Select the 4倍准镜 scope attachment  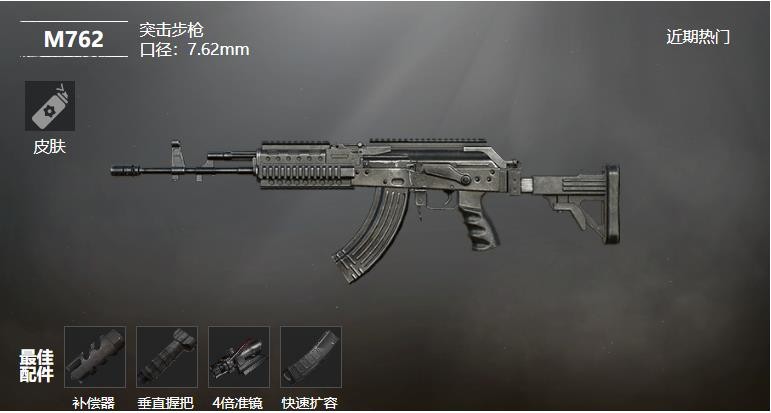(x=239, y=357)
